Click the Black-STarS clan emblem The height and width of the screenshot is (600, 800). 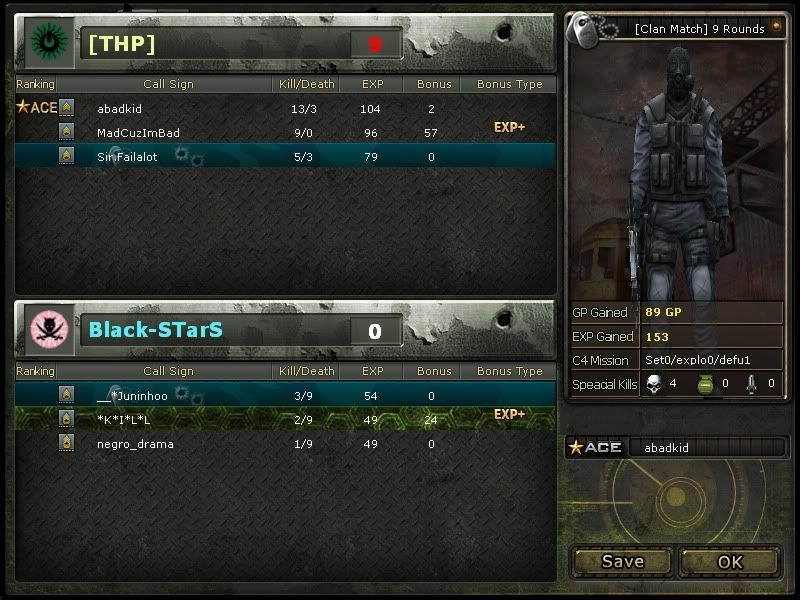coord(46,329)
